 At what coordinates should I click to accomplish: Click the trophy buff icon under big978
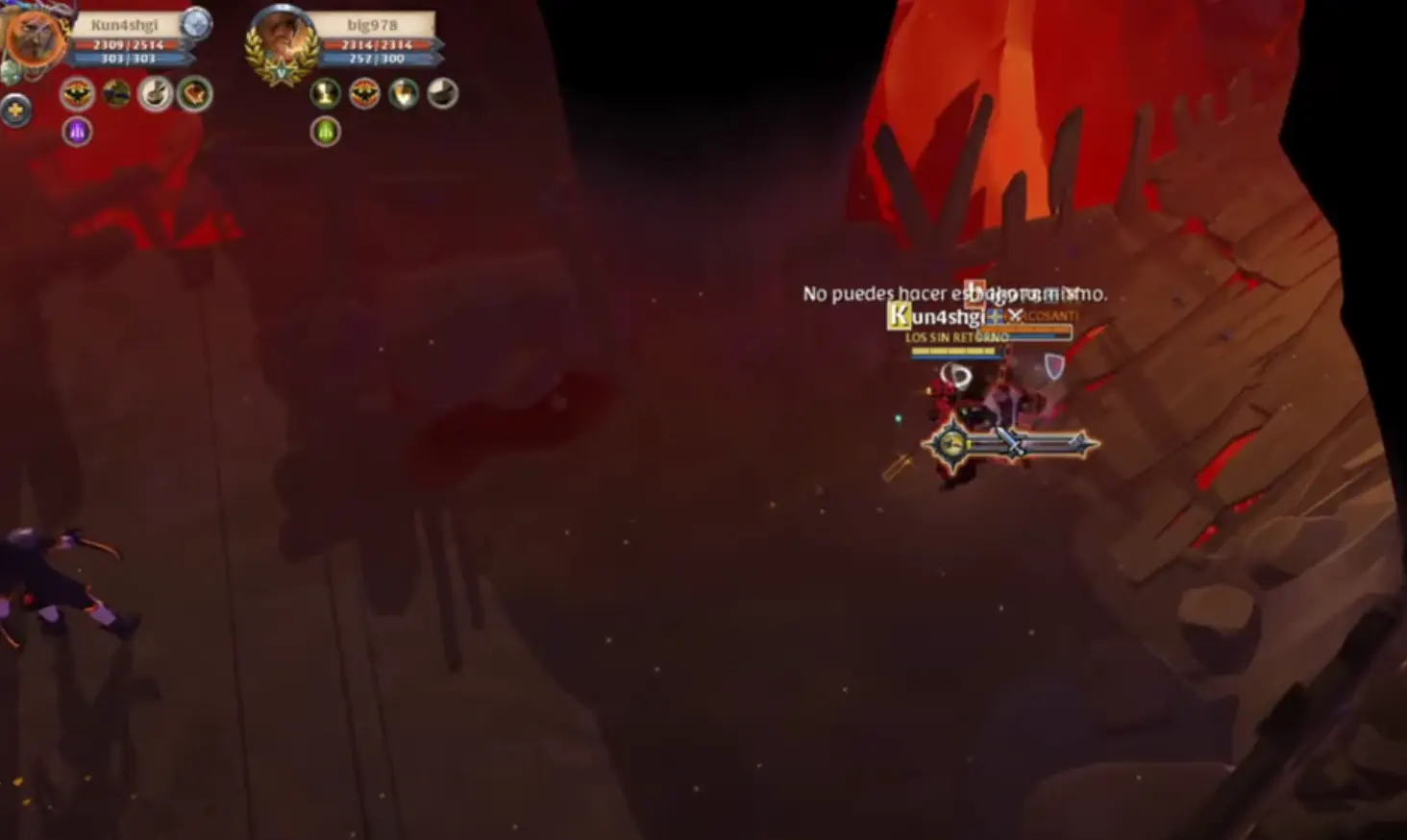[327, 95]
